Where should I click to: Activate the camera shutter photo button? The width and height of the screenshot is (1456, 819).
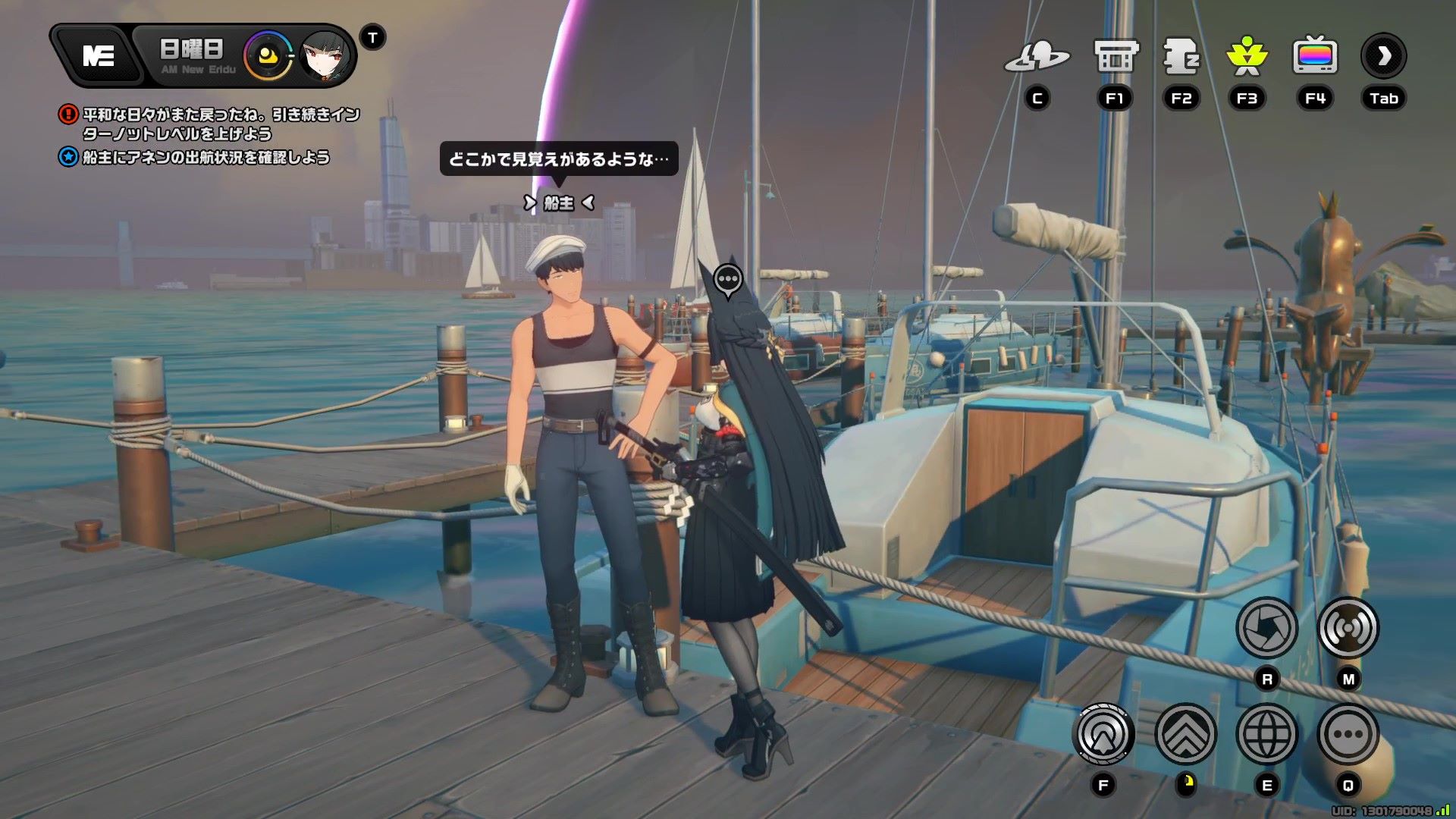click(1266, 628)
